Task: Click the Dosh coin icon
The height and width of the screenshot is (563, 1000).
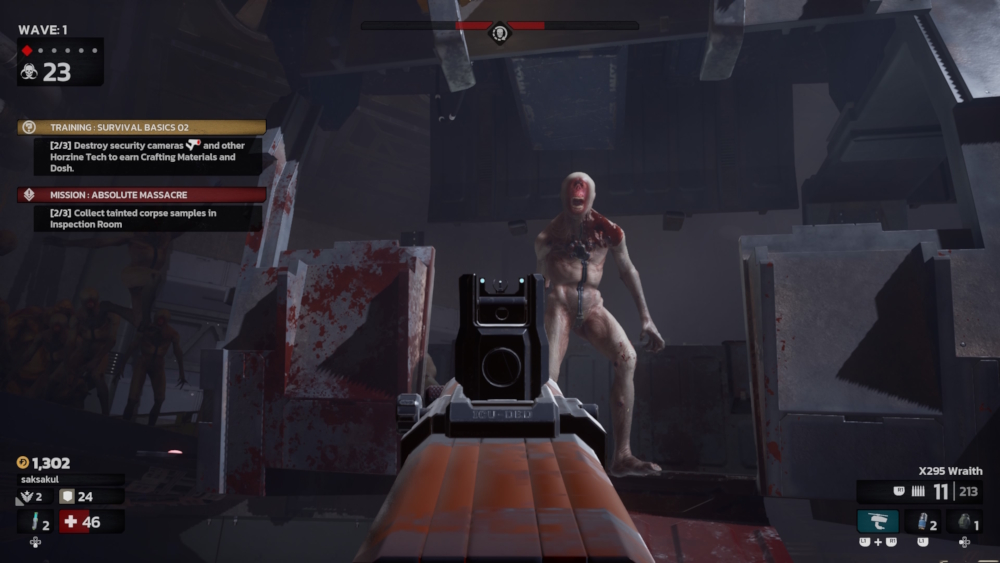Action: pyautogui.click(x=23, y=463)
